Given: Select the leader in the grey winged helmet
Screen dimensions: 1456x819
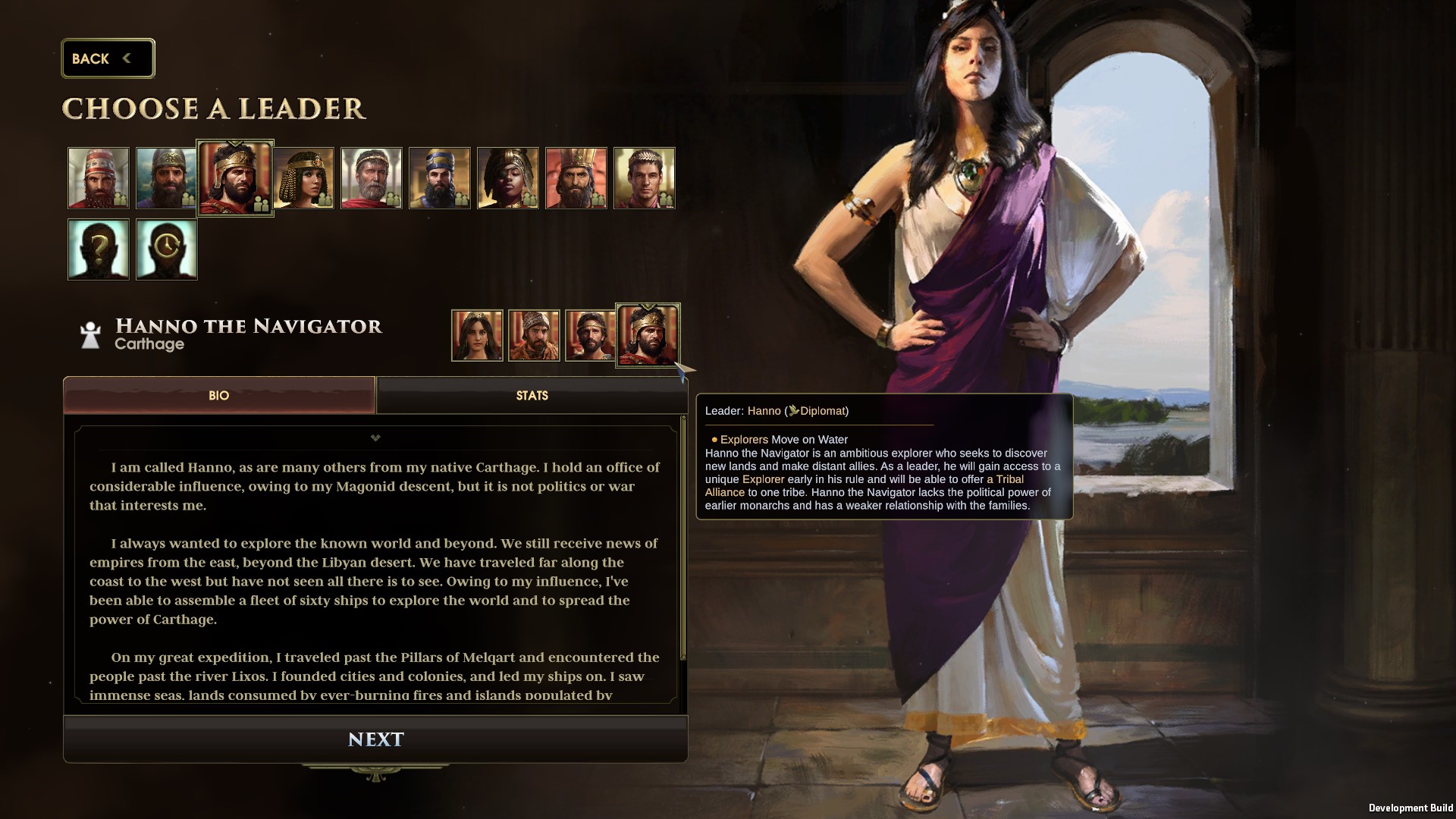Looking at the screenshot, I should click(165, 178).
